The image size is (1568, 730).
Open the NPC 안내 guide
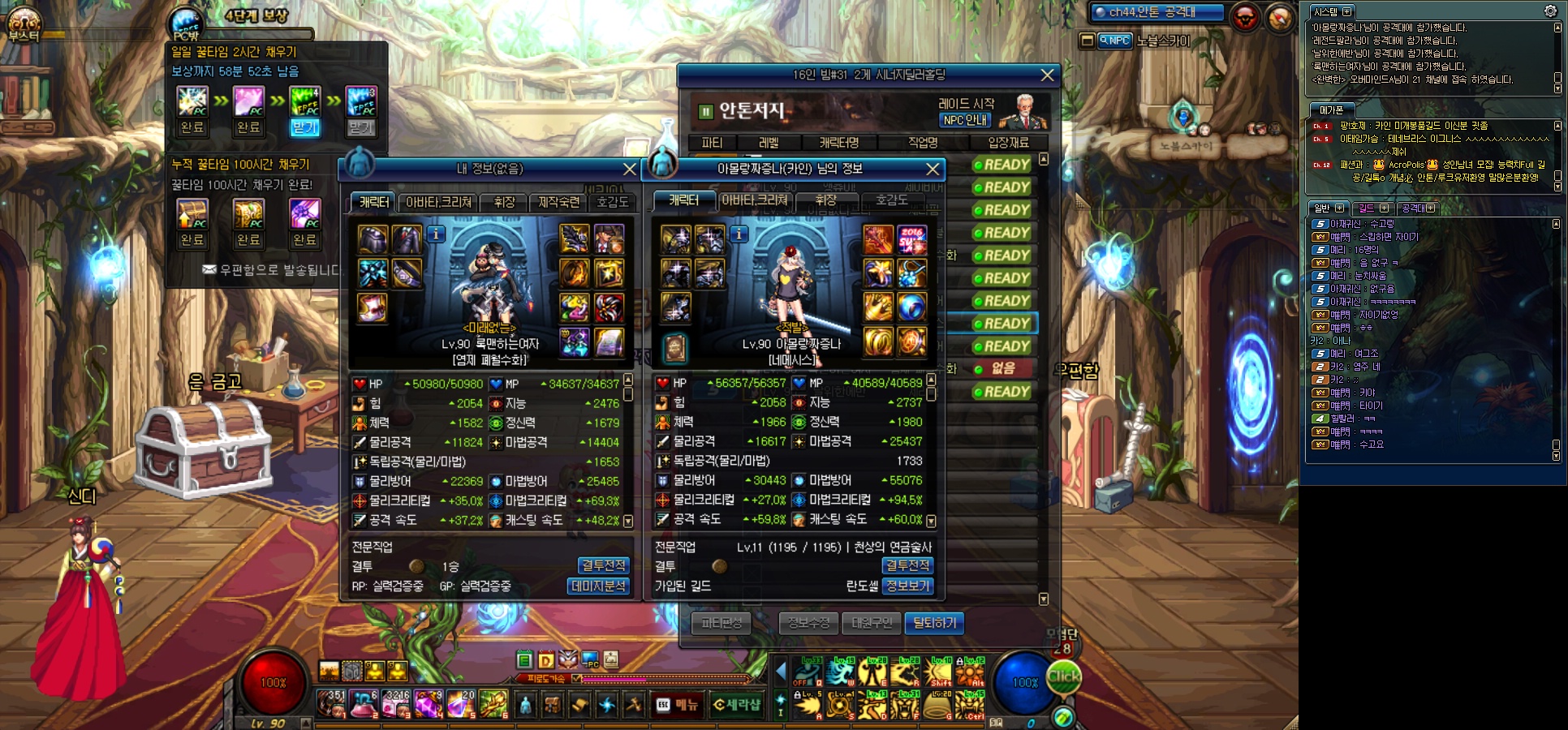tap(965, 120)
